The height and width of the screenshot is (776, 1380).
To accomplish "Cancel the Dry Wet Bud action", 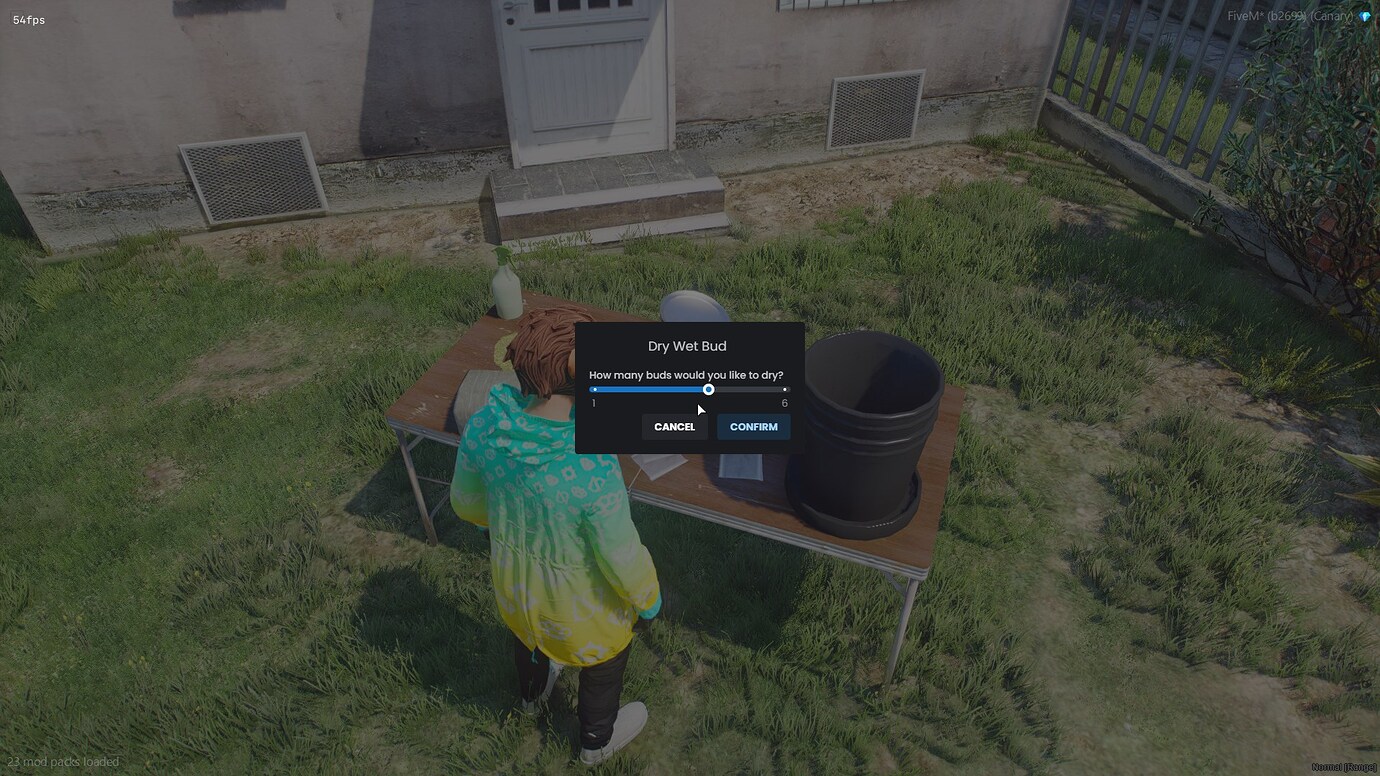I will 674,426.
